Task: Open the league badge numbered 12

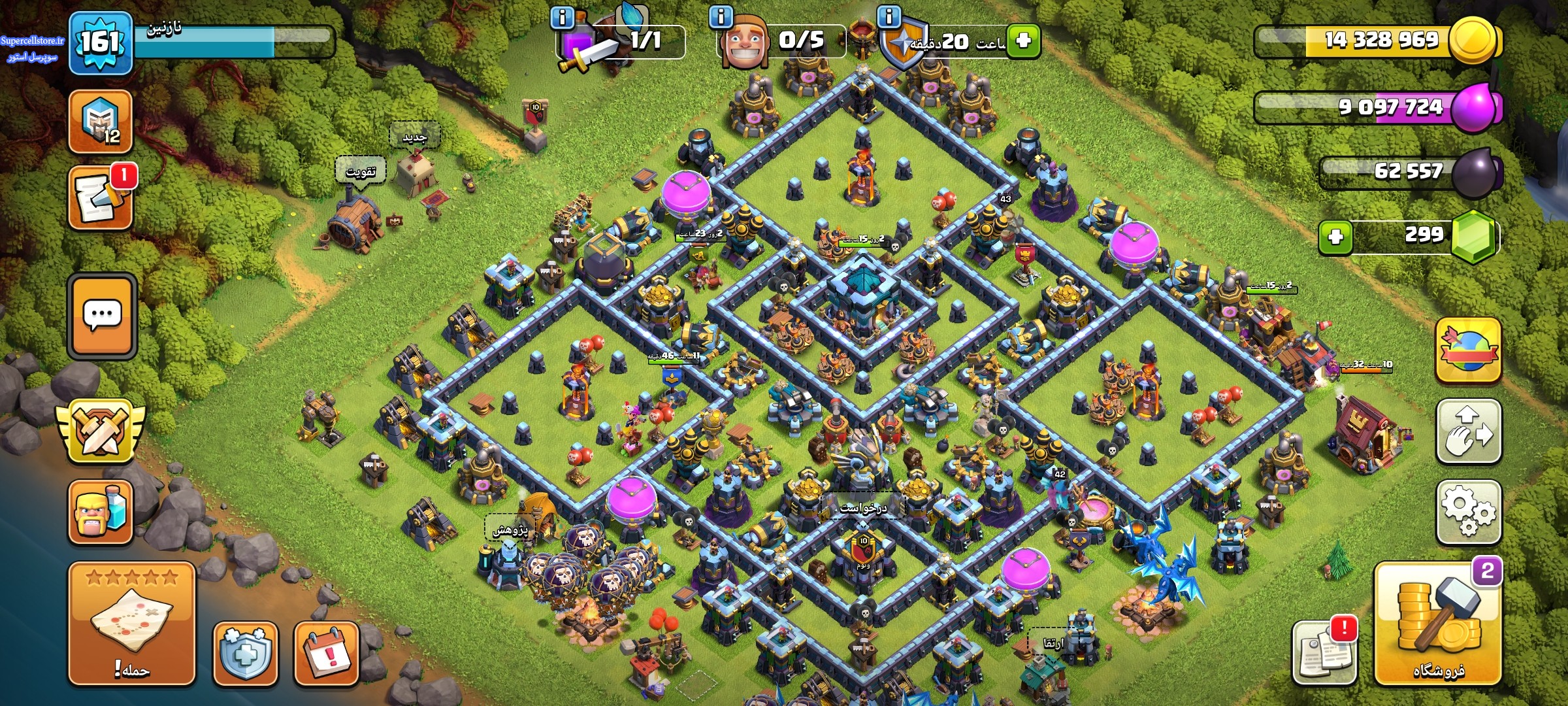Action: (101, 122)
